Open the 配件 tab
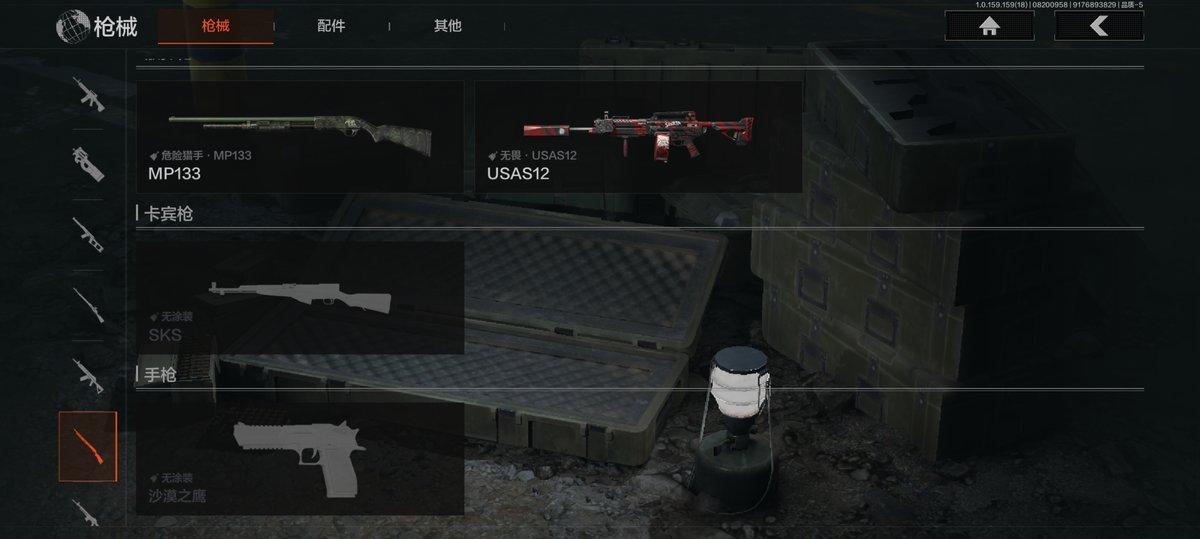Viewport: 1200px width, 539px height. coord(331,26)
